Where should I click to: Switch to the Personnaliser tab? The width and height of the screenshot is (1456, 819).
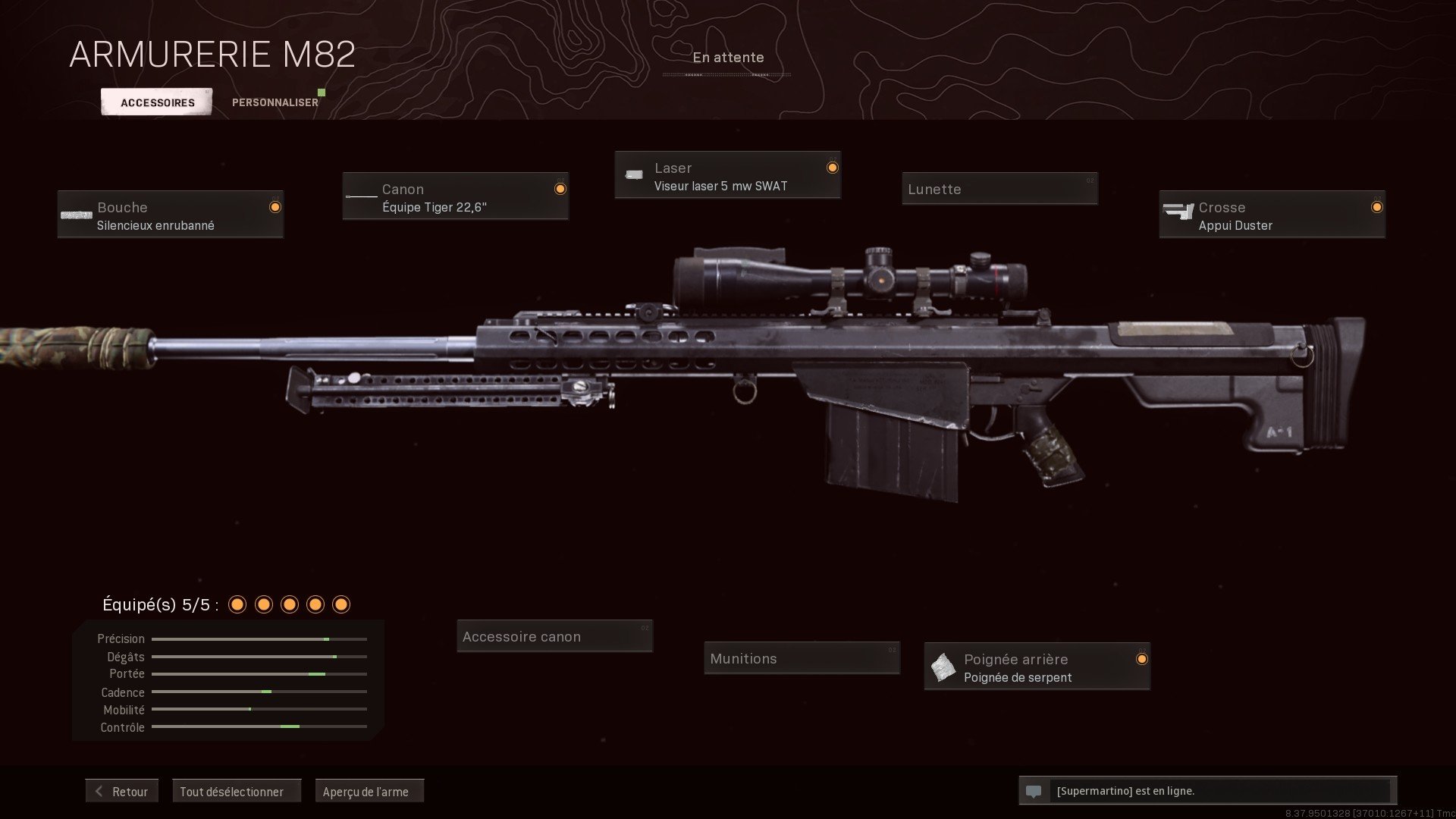pos(275,101)
